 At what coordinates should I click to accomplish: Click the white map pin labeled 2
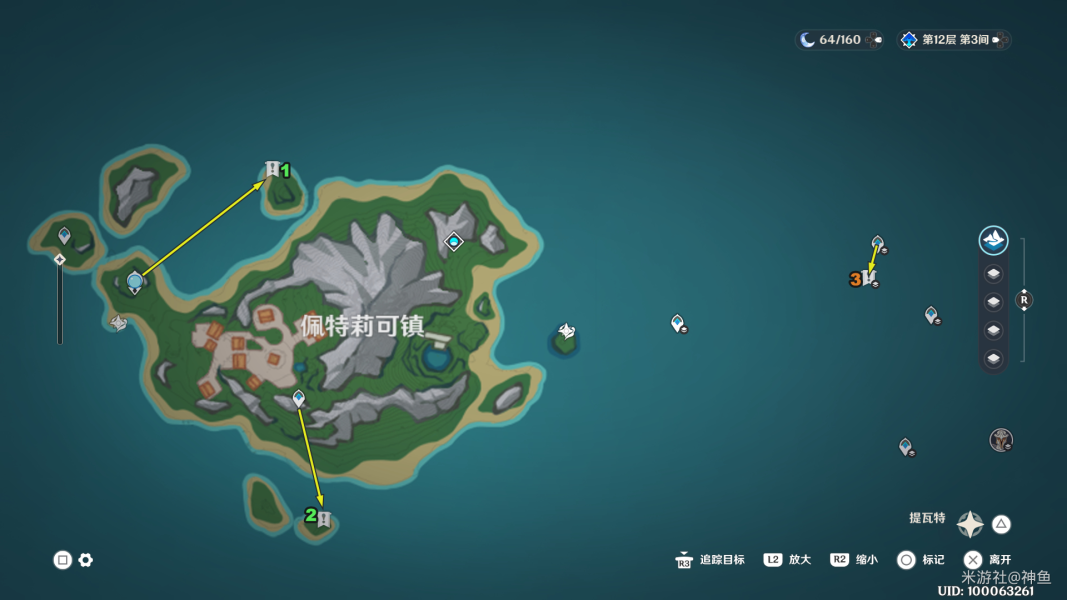(323, 520)
